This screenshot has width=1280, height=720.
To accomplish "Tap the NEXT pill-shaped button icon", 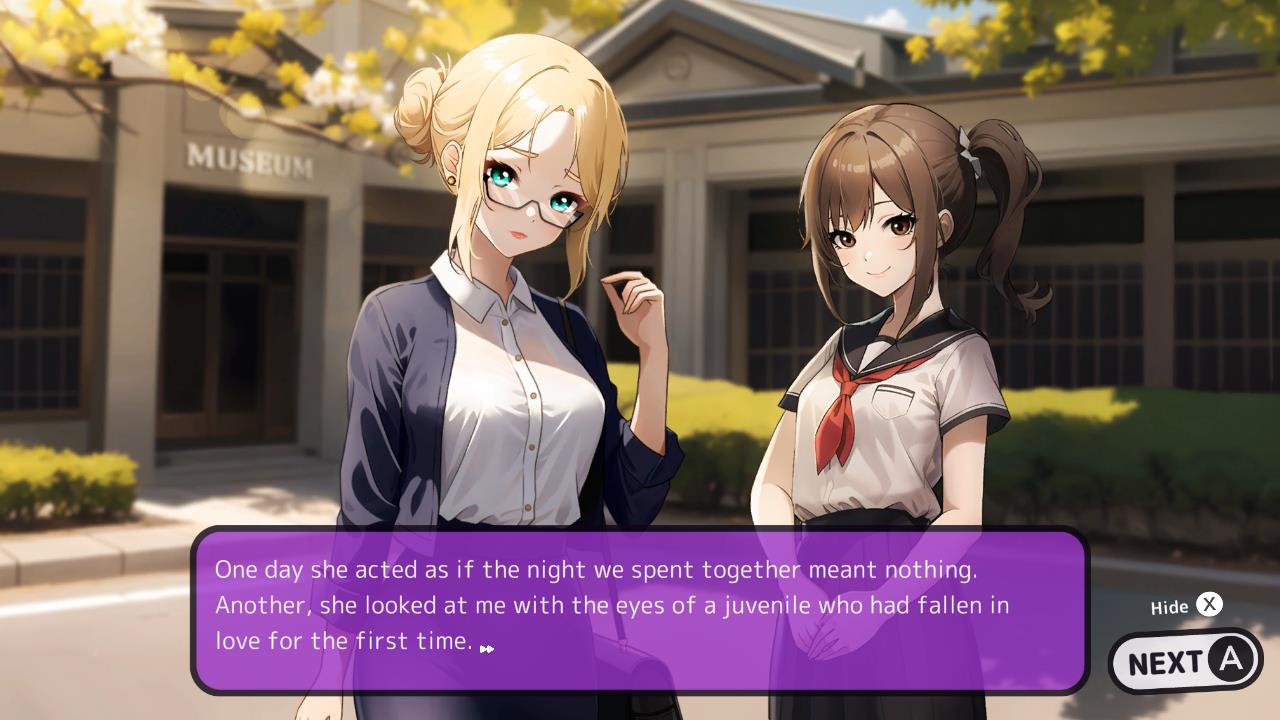I will click(x=1185, y=660).
